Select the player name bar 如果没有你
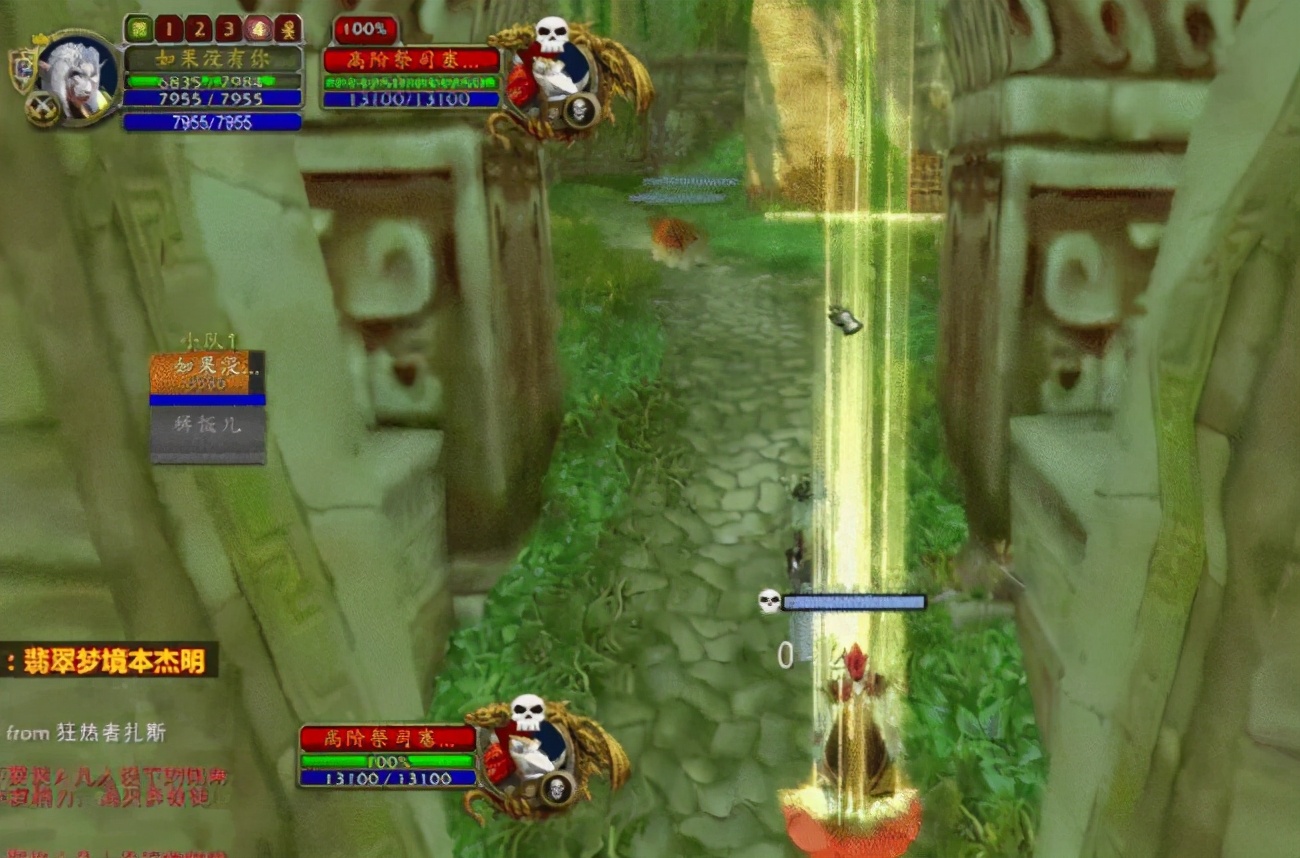Screen dimensions: 1300x858 pos(212,58)
